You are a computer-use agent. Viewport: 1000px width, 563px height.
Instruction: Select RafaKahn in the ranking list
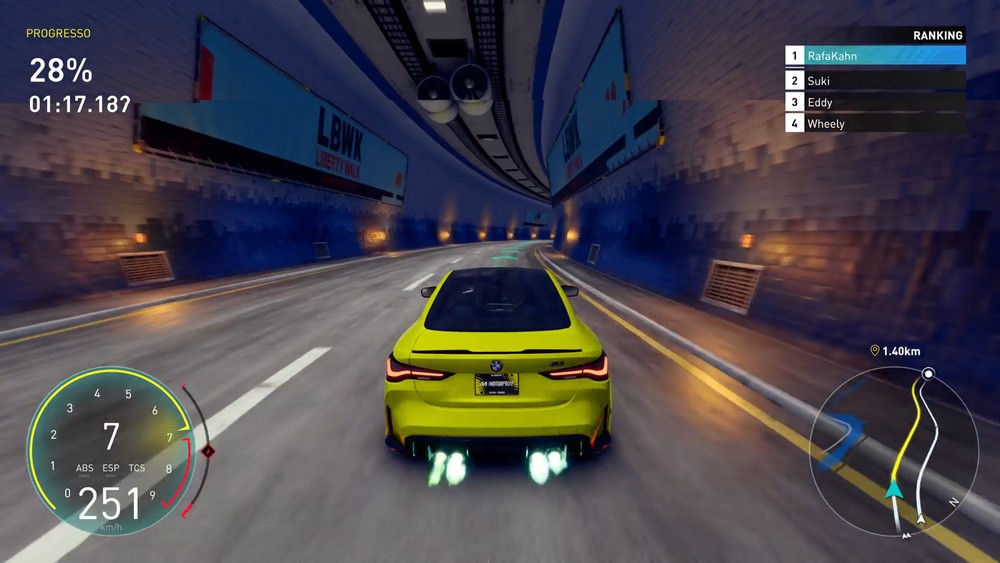click(x=875, y=56)
